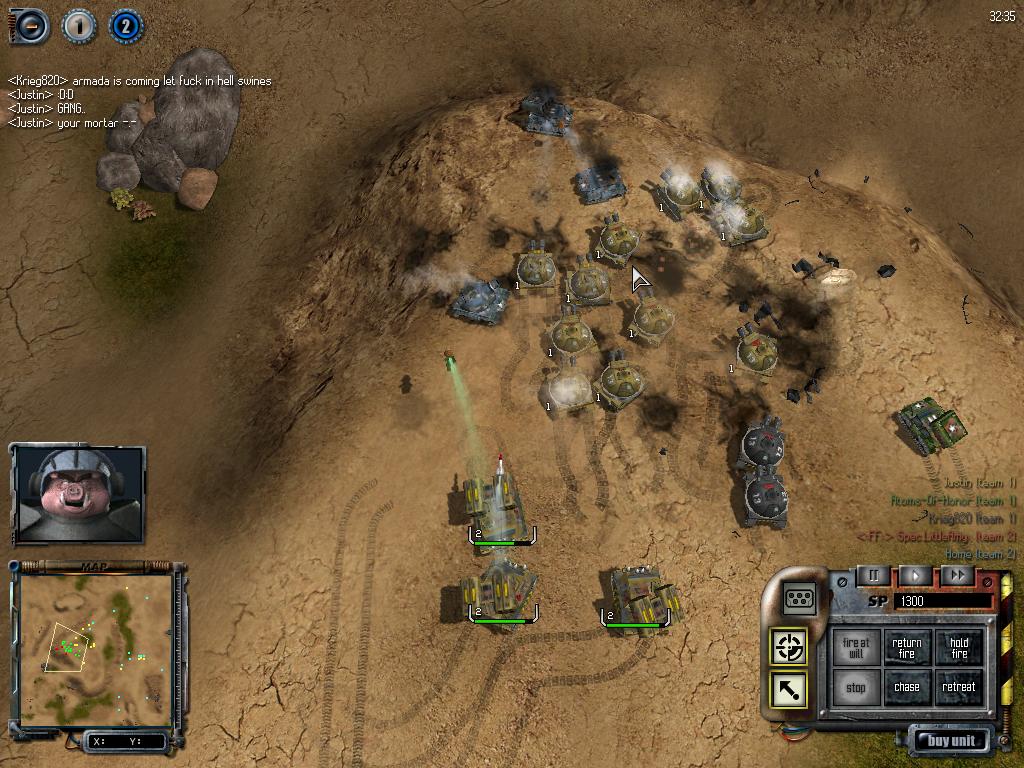Open the buy unit menu
This screenshot has width=1024, height=768.
950,741
